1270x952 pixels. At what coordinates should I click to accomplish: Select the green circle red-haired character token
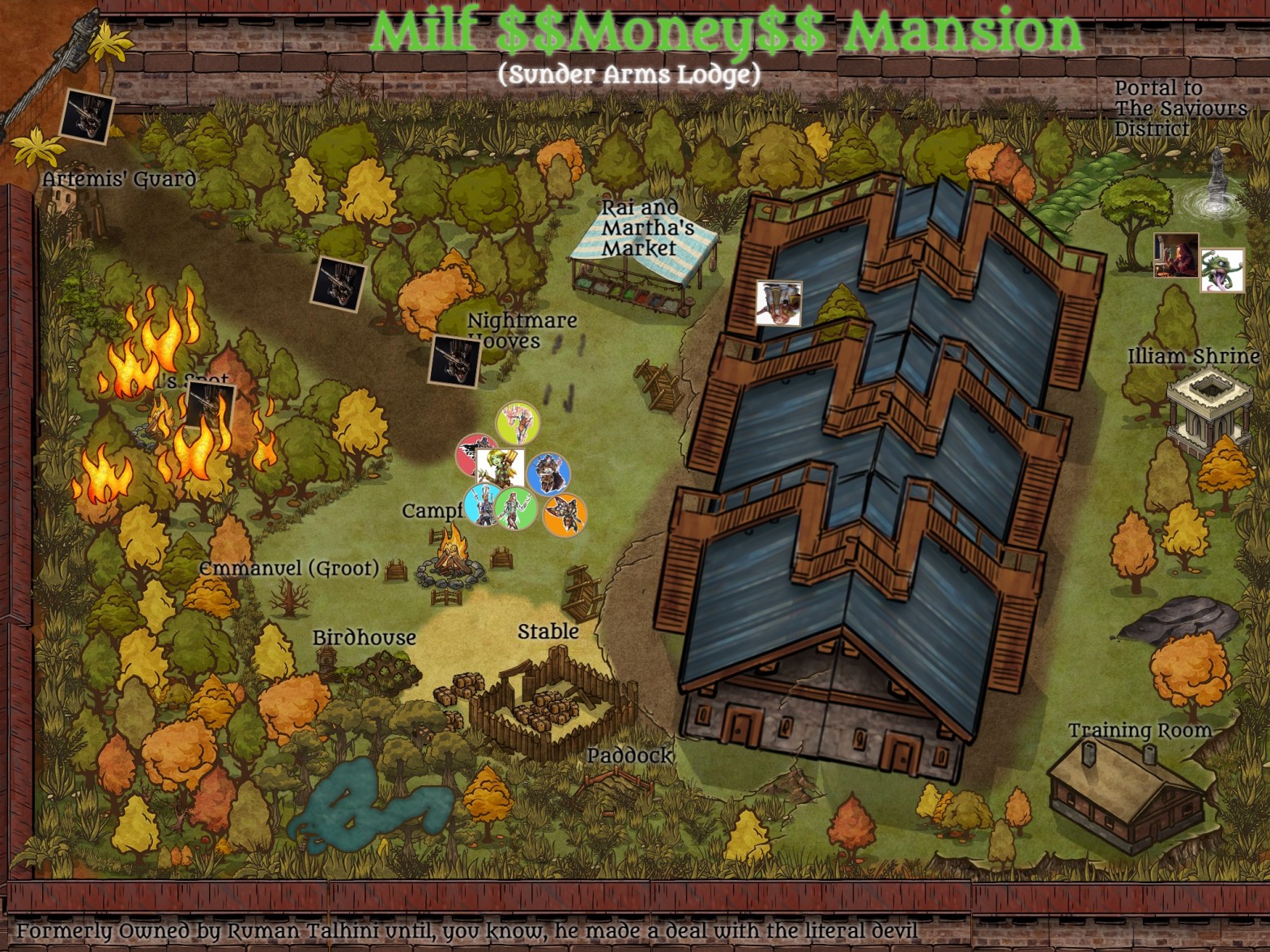point(516,508)
